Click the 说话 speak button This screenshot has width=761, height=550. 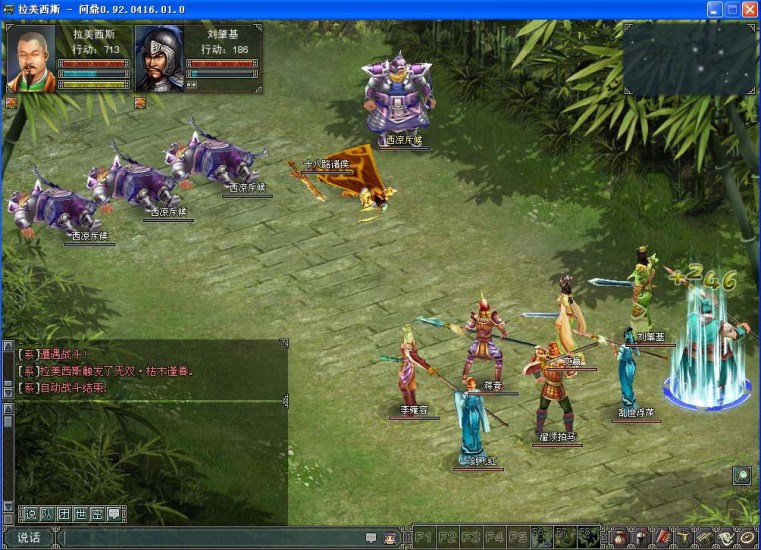pyautogui.click(x=28, y=538)
